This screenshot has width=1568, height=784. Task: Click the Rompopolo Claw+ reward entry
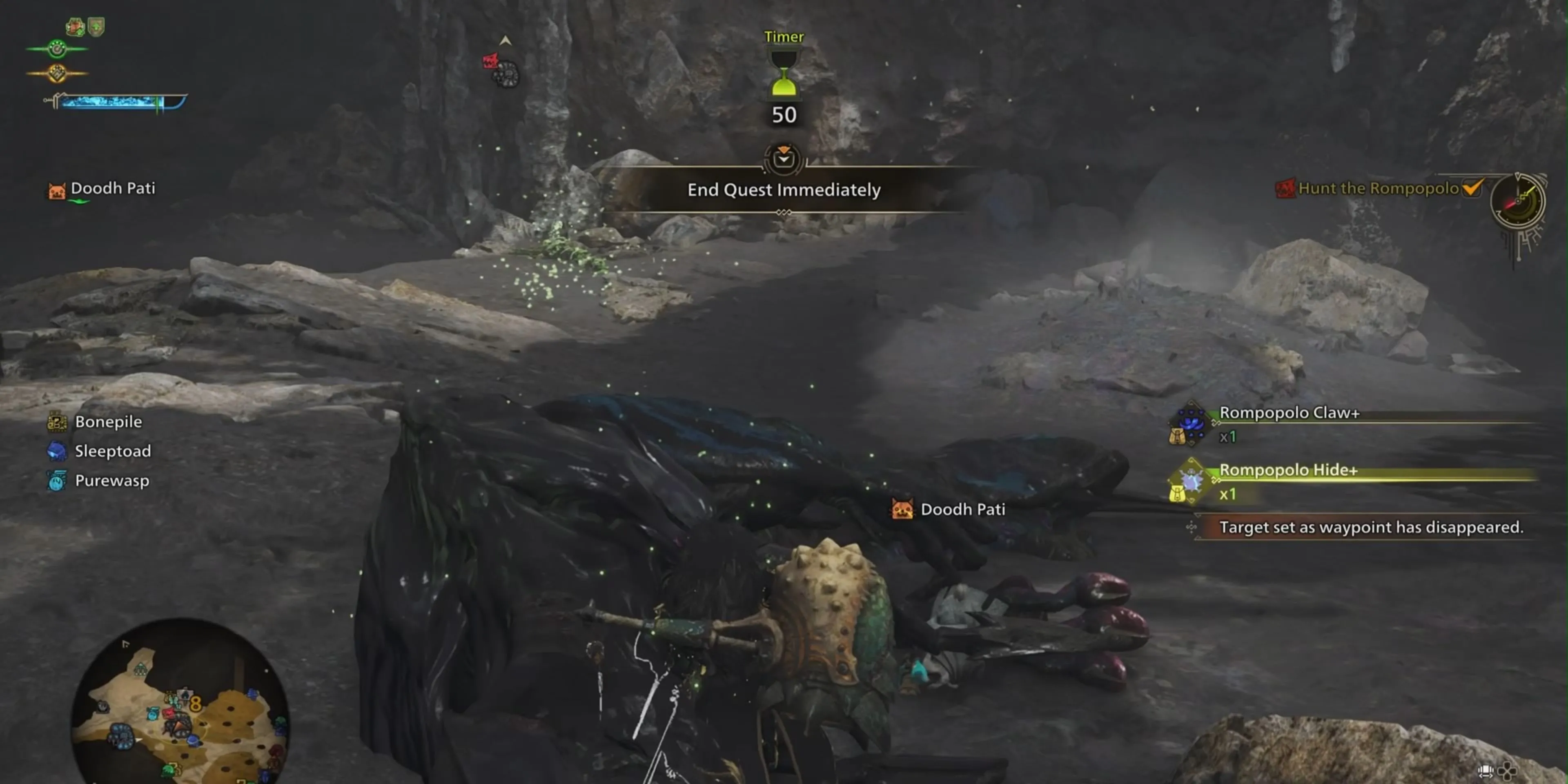click(1289, 413)
